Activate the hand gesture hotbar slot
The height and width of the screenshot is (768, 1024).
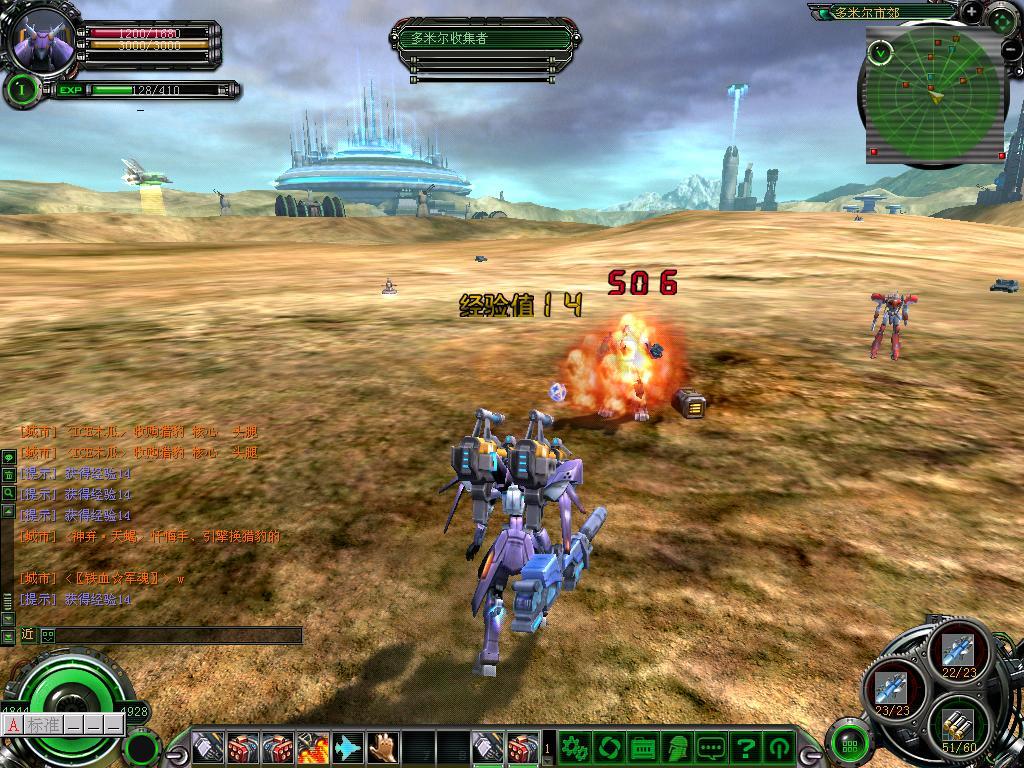[x=382, y=747]
